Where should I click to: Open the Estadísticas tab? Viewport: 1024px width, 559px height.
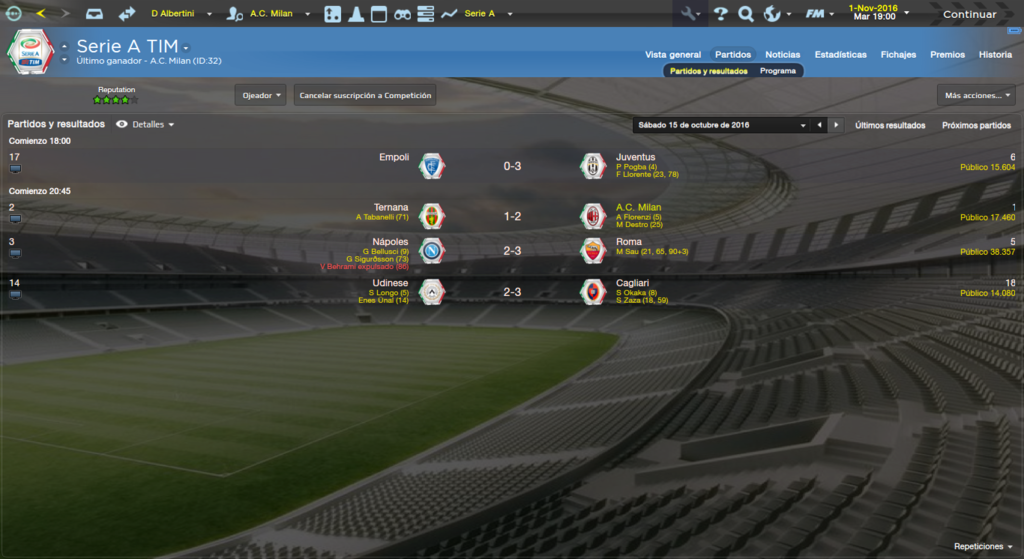840,54
